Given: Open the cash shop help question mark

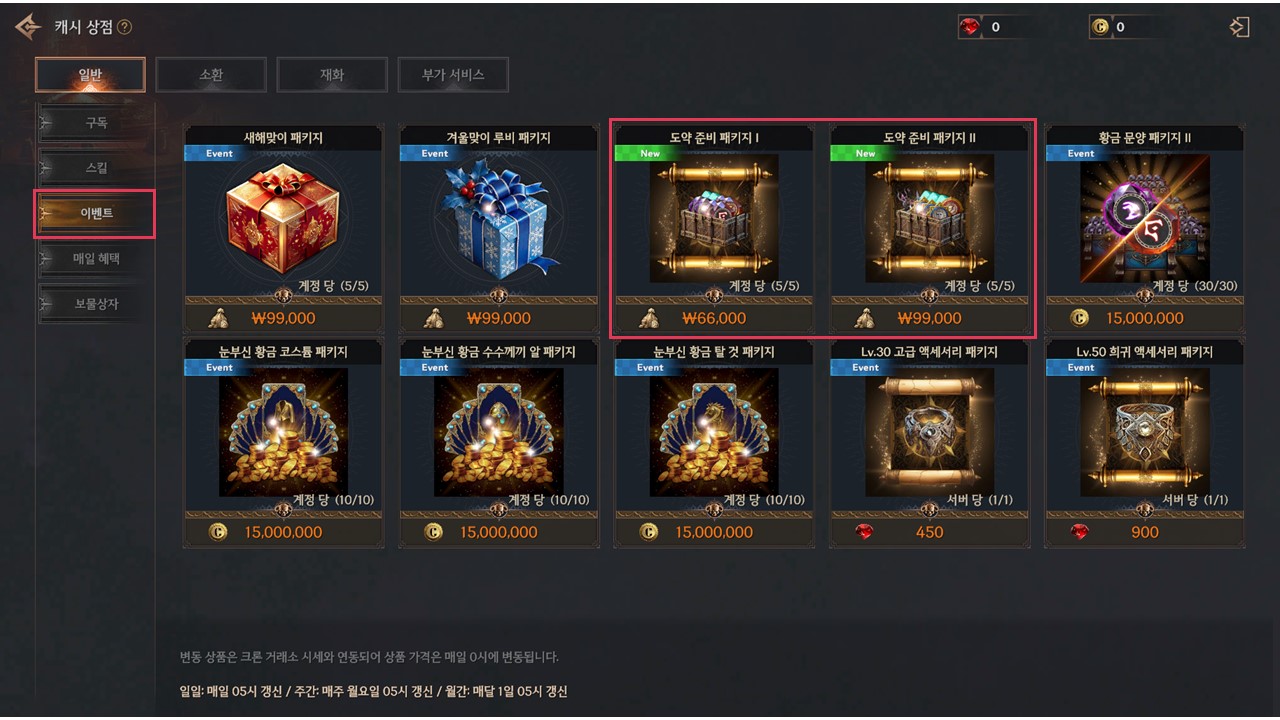Looking at the screenshot, I should tap(124, 28).
